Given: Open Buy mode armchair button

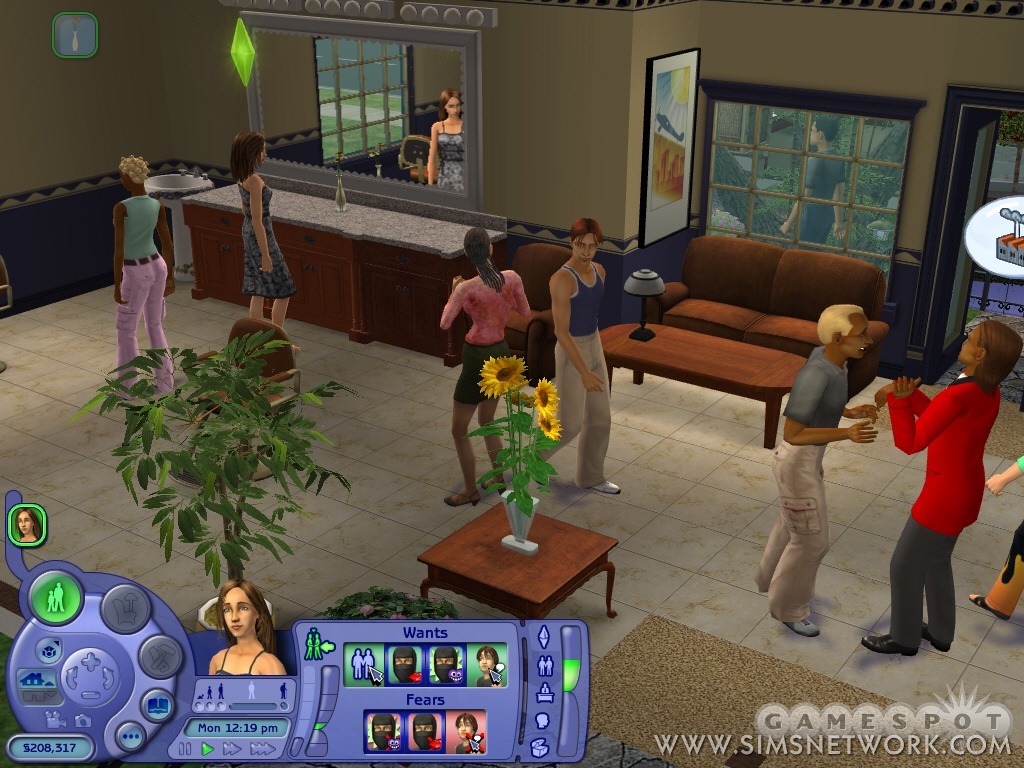Looking at the screenshot, I should point(126,607).
